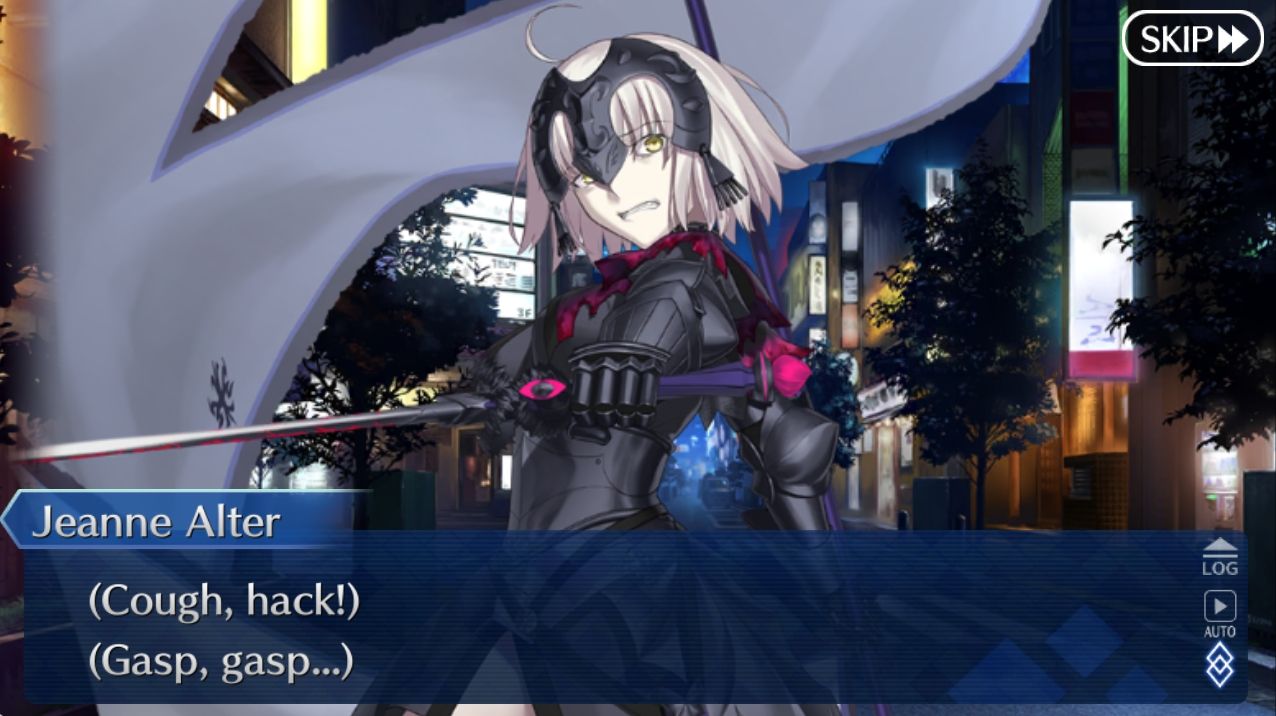Advance dialogue with the diamond indicator
Image resolution: width=1276 pixels, height=716 pixels.
1219,665
